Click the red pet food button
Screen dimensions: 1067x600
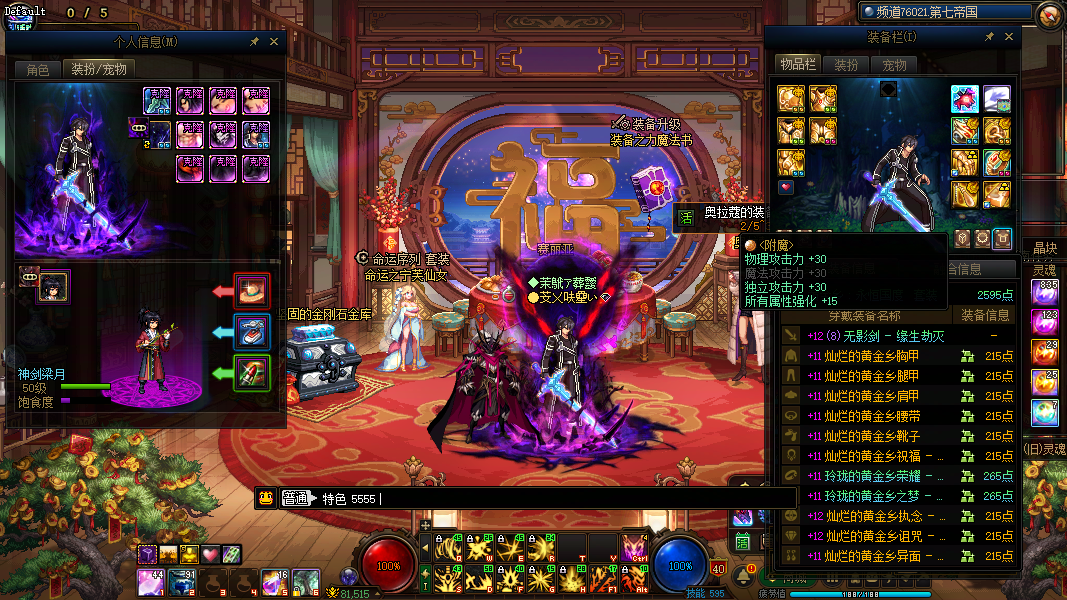coord(251,291)
